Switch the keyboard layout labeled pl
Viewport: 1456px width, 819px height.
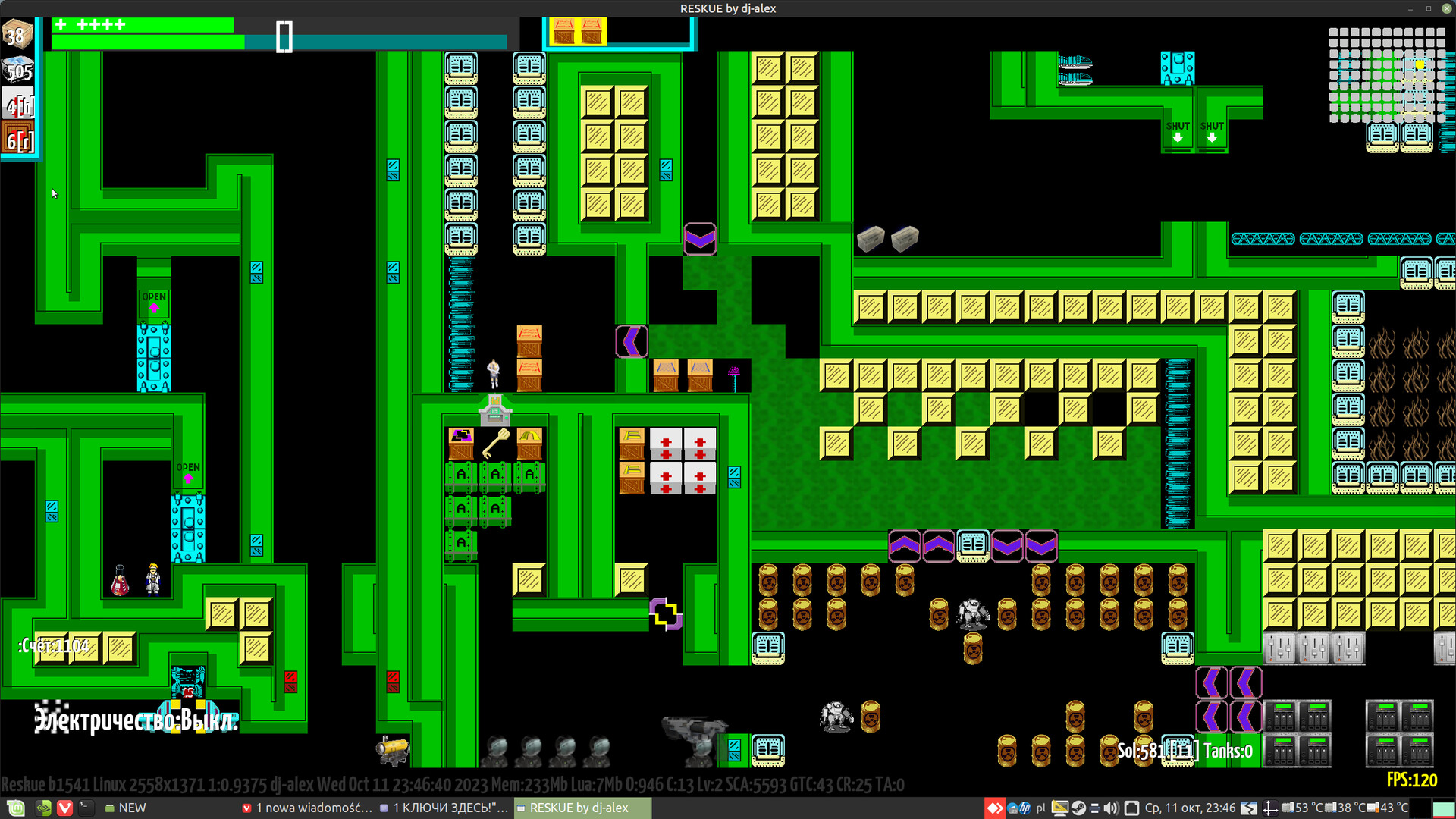click(x=1041, y=808)
